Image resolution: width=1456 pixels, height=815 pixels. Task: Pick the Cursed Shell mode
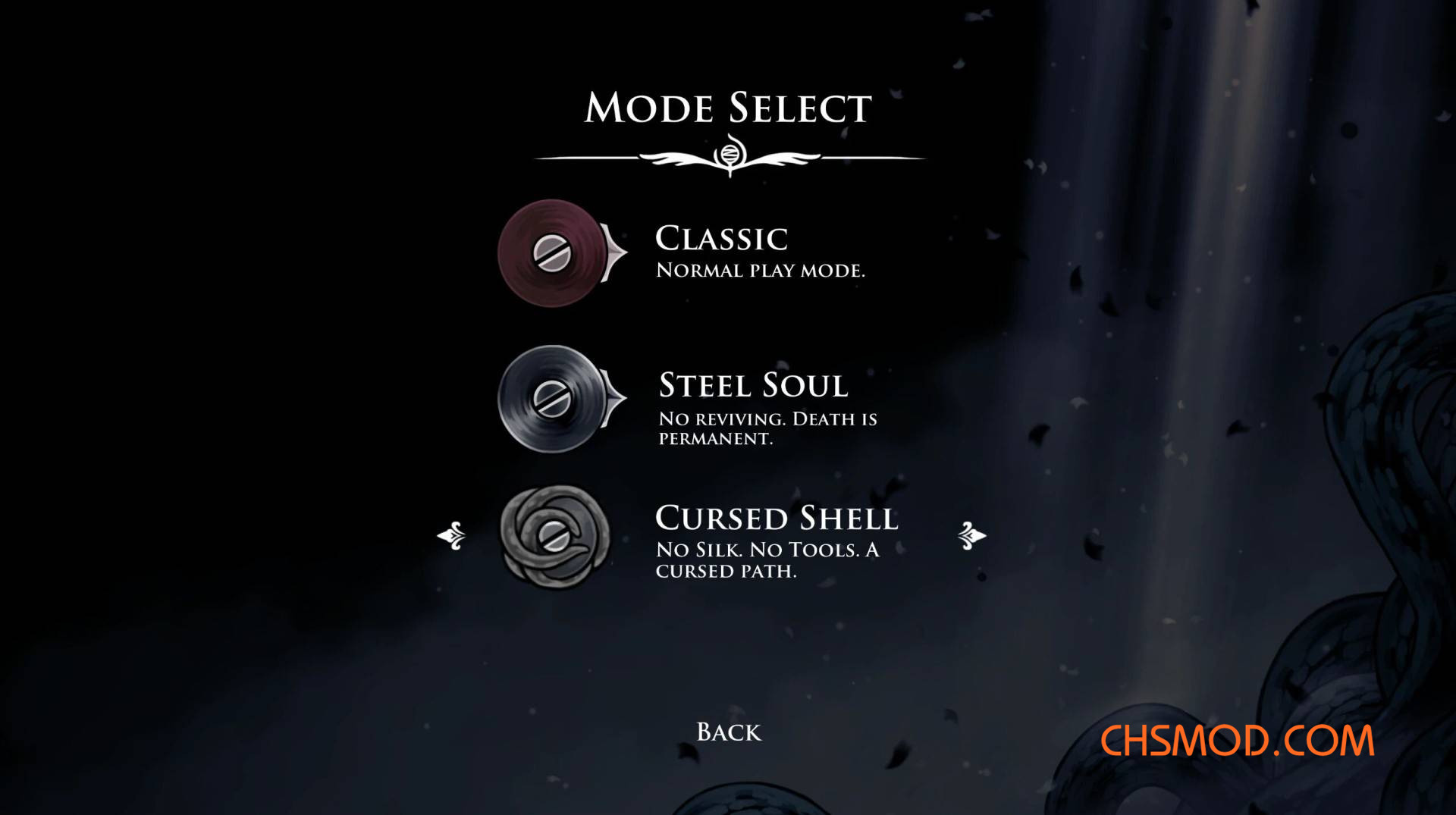point(776,519)
